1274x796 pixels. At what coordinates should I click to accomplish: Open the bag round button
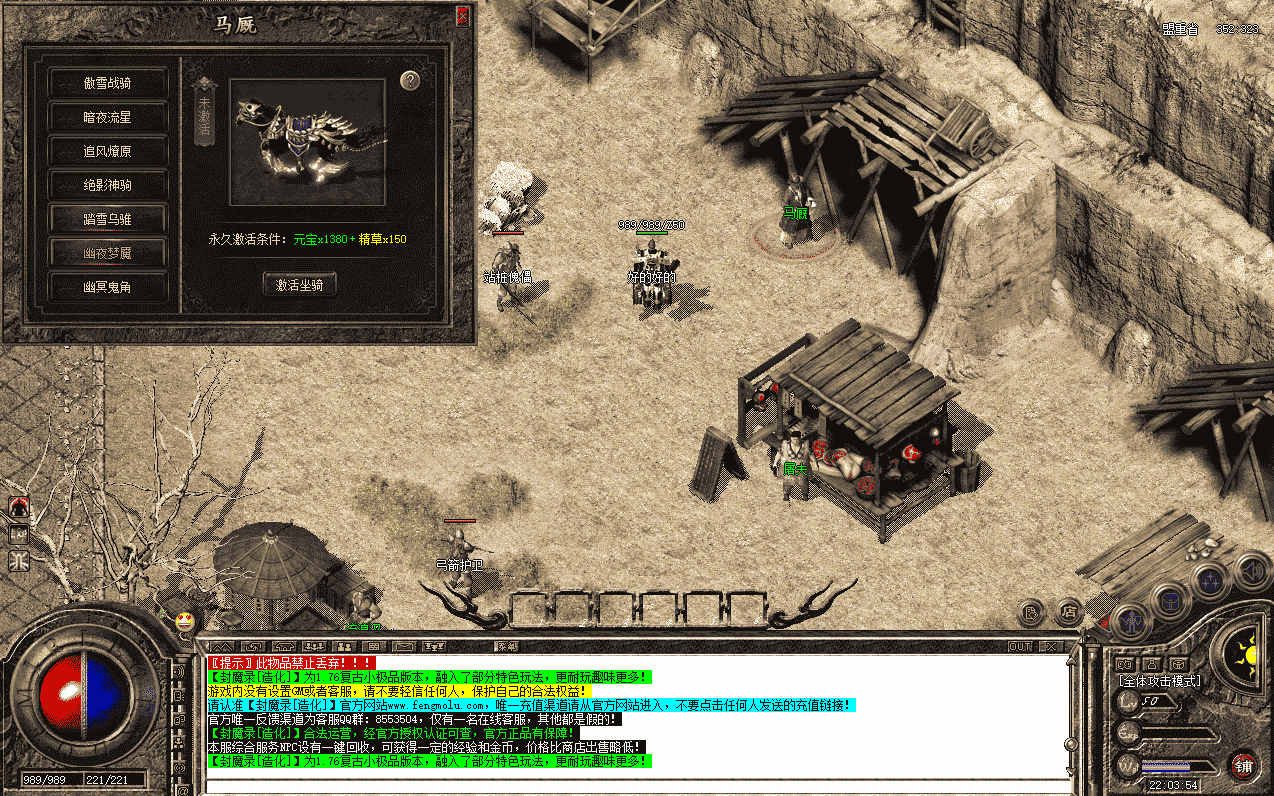tap(1169, 600)
